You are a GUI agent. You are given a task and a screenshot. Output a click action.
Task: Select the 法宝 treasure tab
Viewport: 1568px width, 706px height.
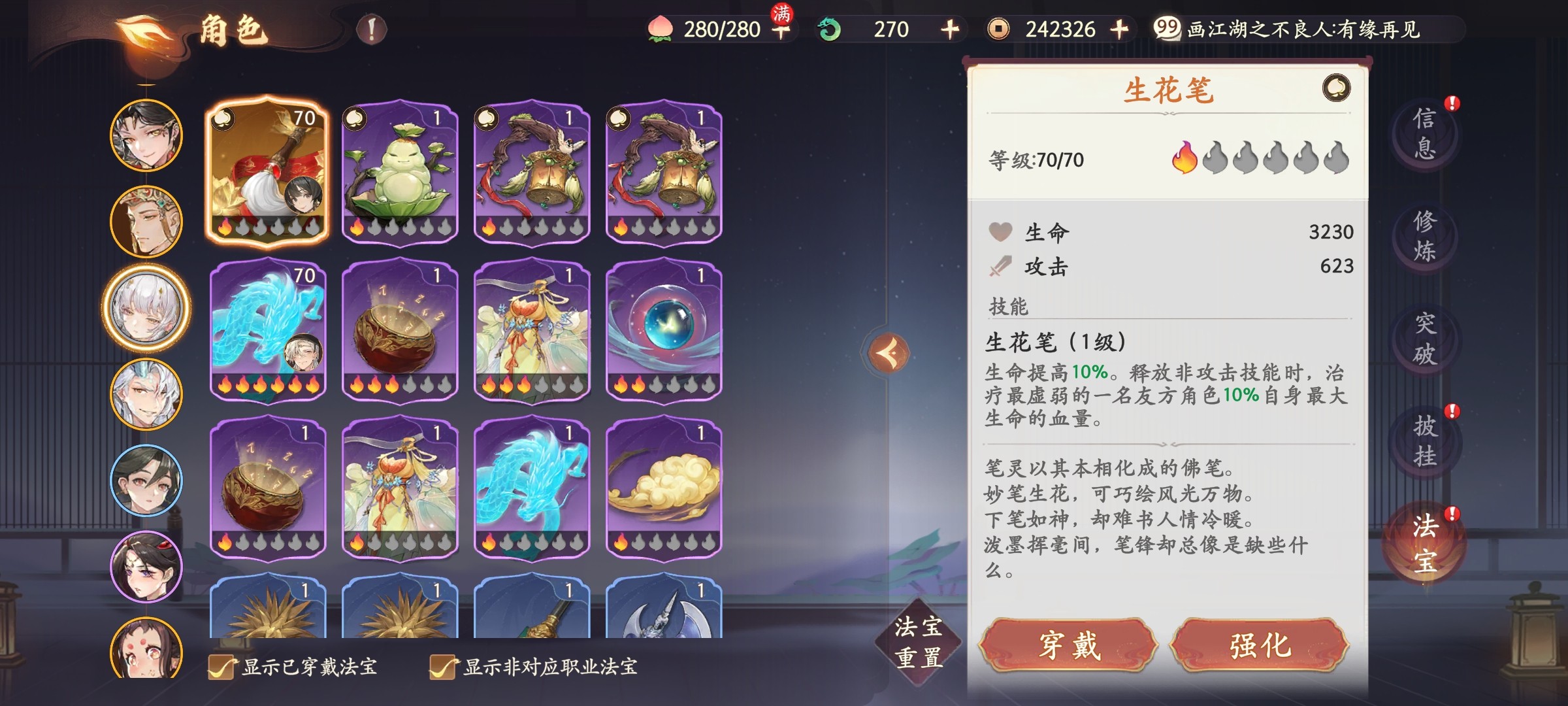point(1424,544)
